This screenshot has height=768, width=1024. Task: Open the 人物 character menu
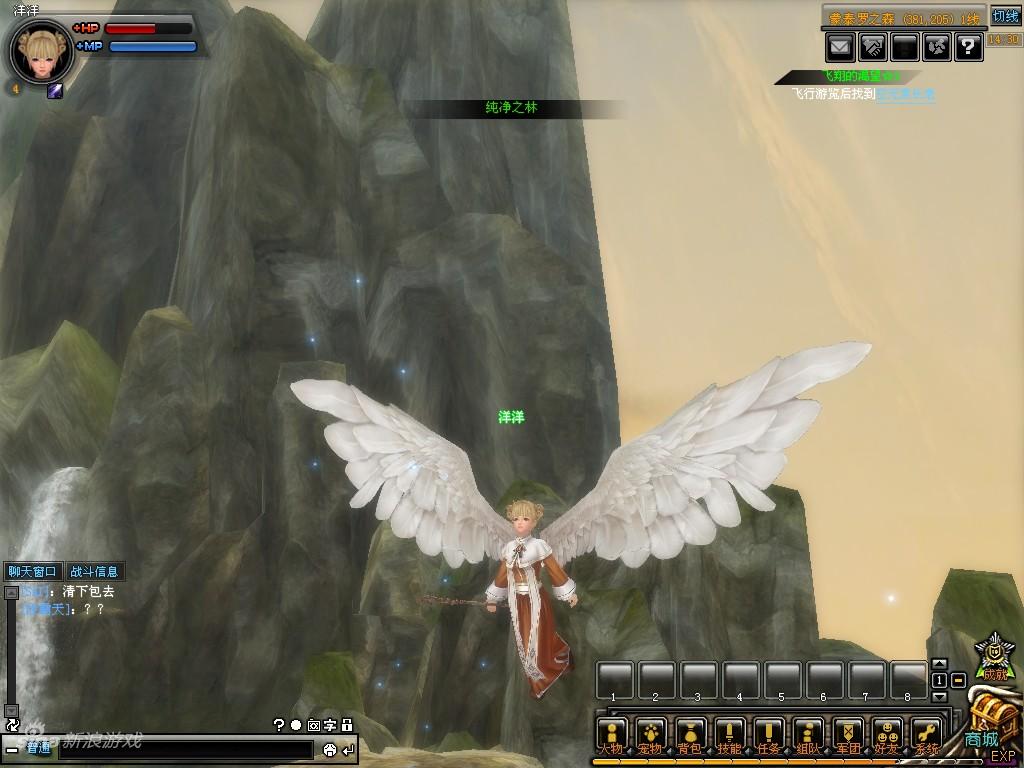(x=611, y=734)
